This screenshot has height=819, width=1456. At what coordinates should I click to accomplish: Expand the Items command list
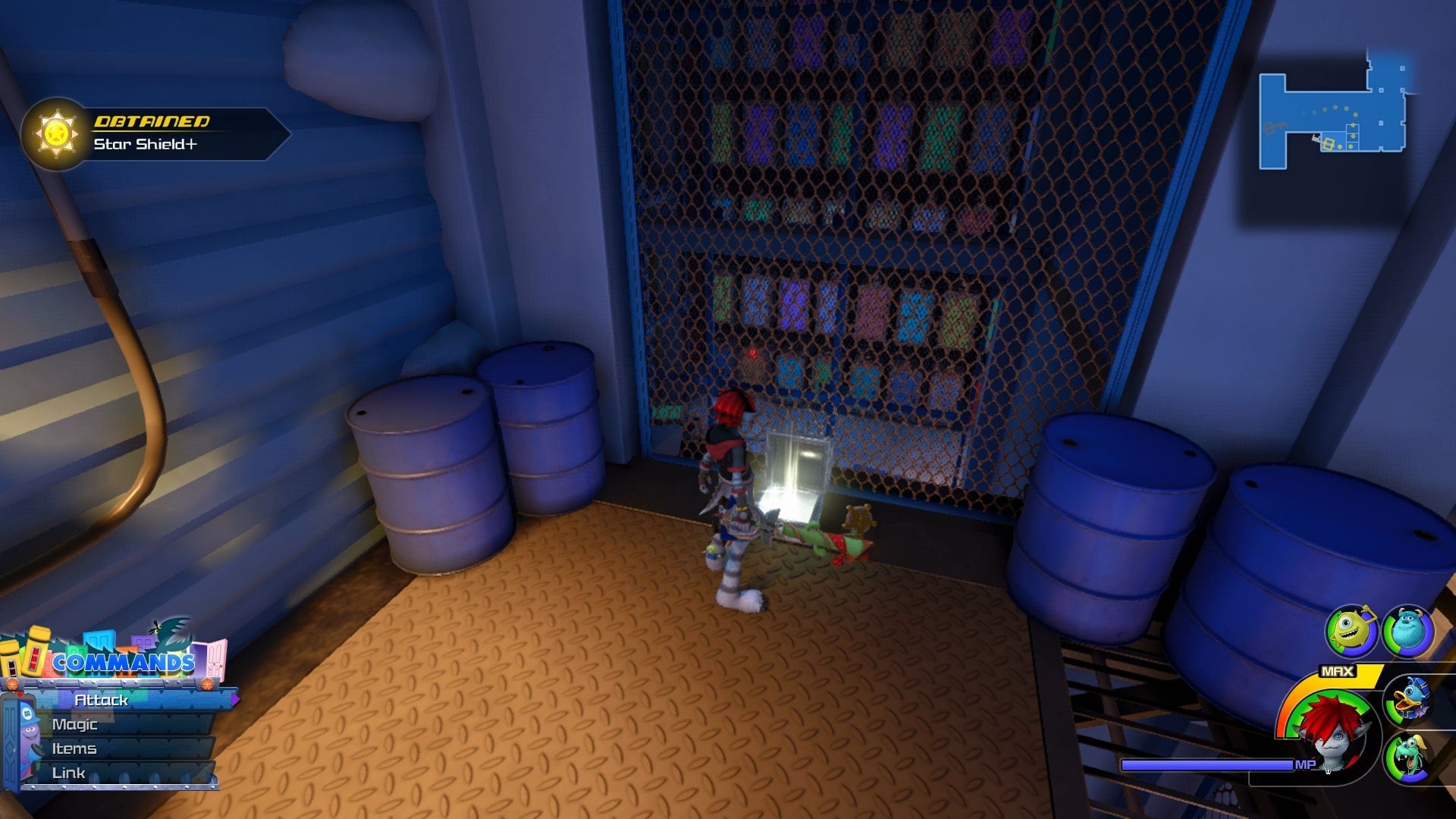pyautogui.click(x=74, y=748)
